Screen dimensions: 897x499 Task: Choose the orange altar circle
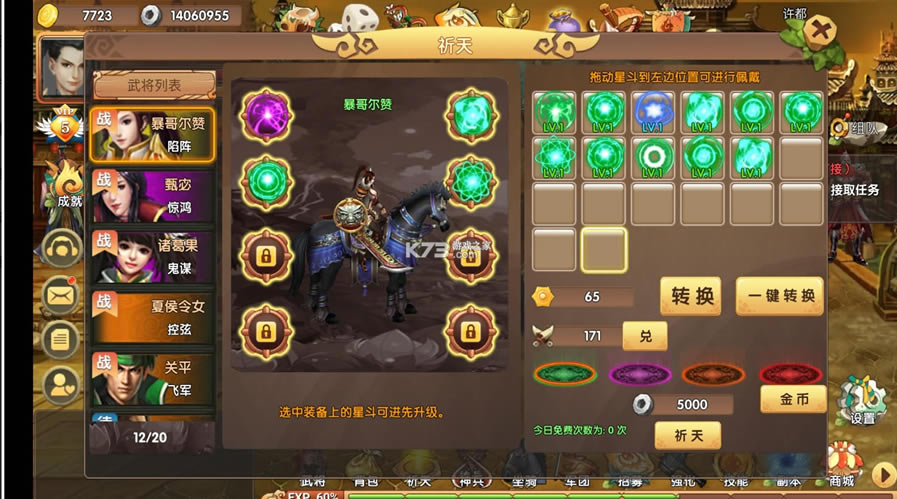[x=713, y=374]
